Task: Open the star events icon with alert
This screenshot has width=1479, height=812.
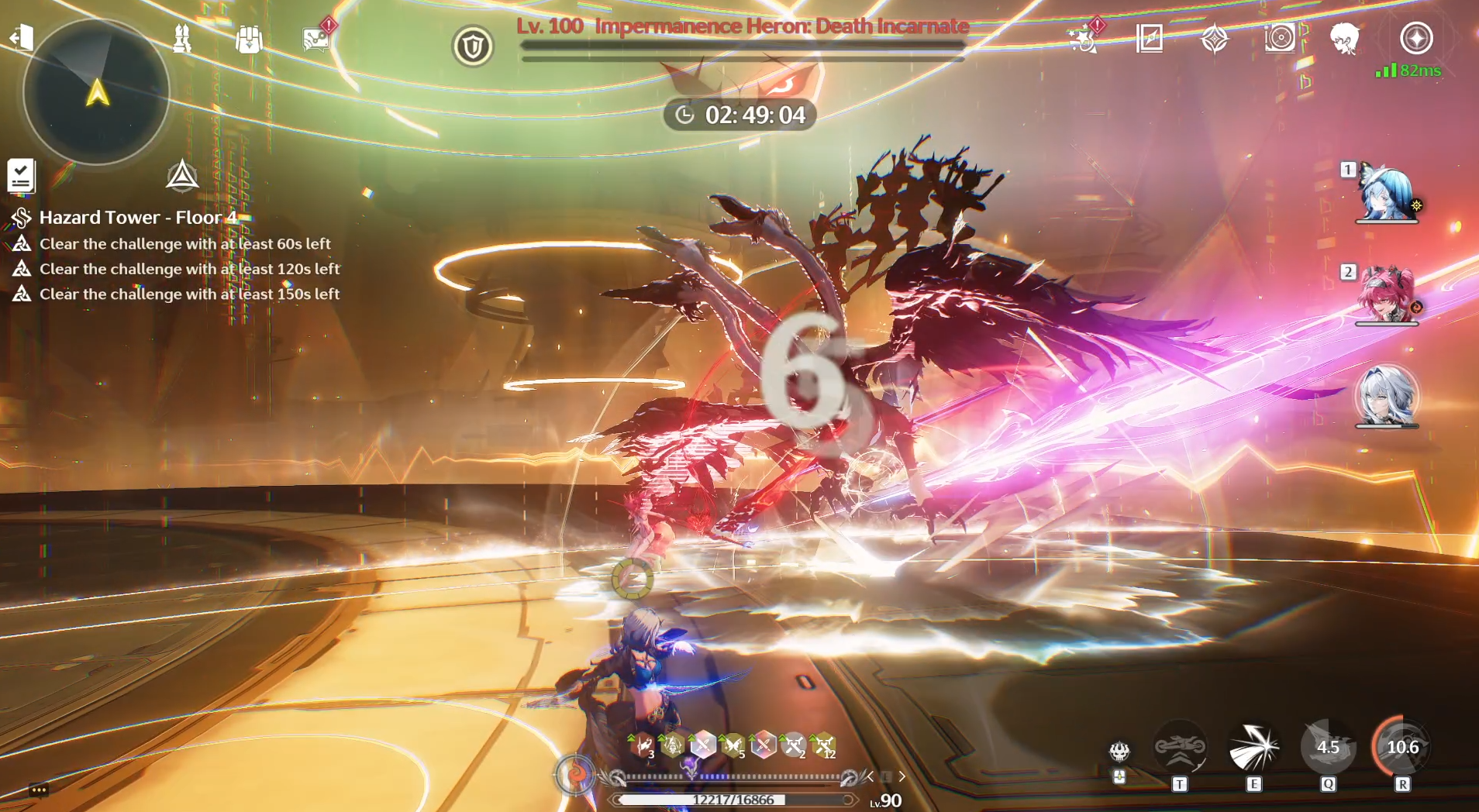Action: pos(1083,38)
